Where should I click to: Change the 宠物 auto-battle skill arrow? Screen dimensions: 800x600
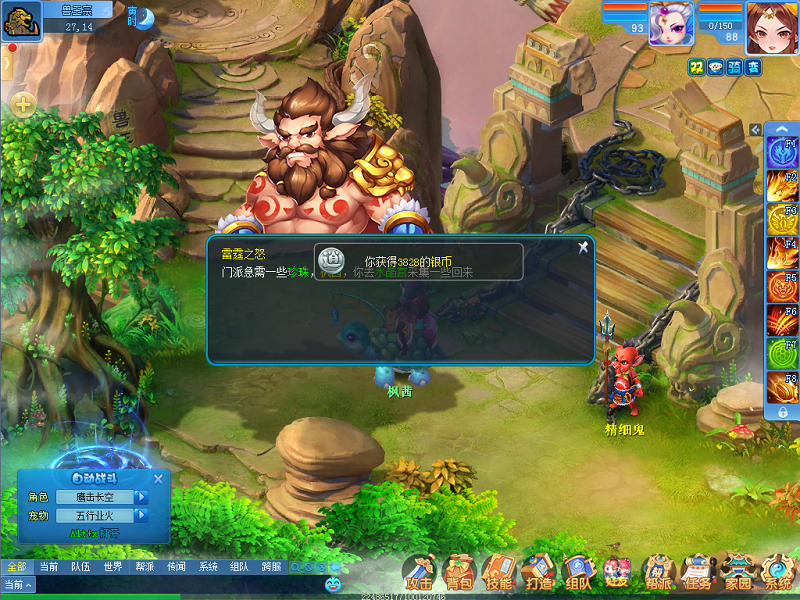[x=142, y=516]
